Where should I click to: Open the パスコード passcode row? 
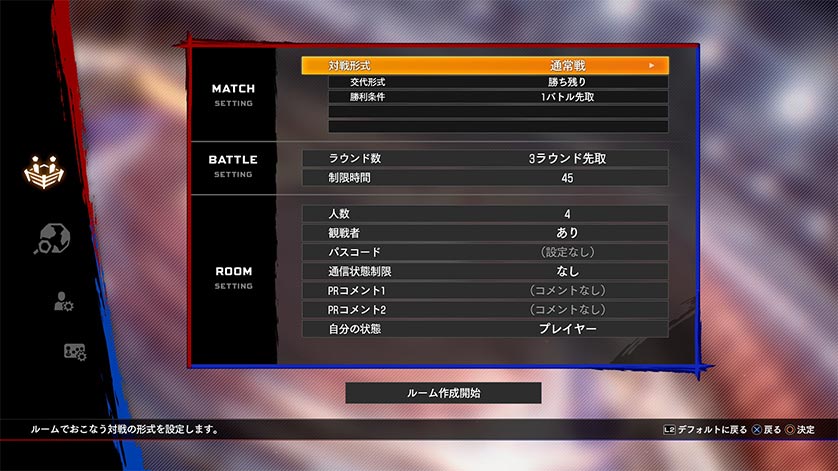pyautogui.click(x=484, y=252)
